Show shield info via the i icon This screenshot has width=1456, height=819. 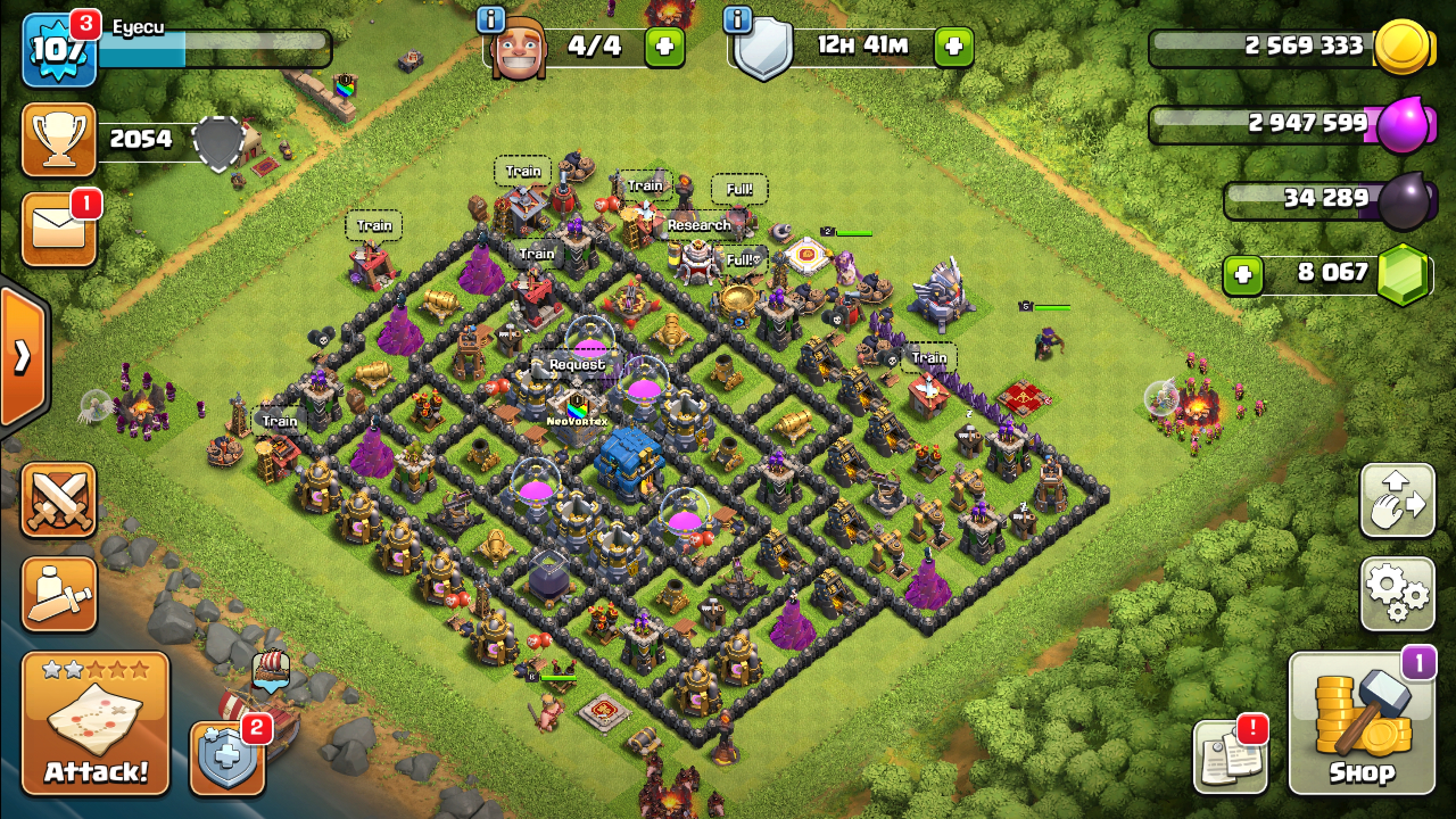[737, 20]
